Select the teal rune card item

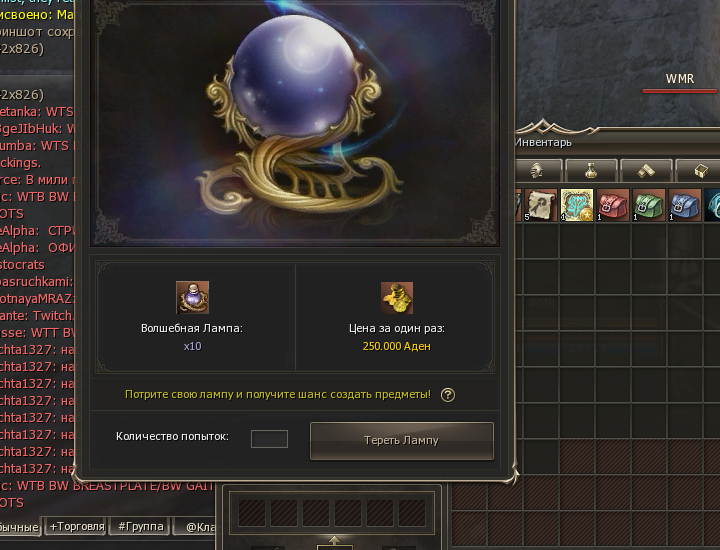577,204
